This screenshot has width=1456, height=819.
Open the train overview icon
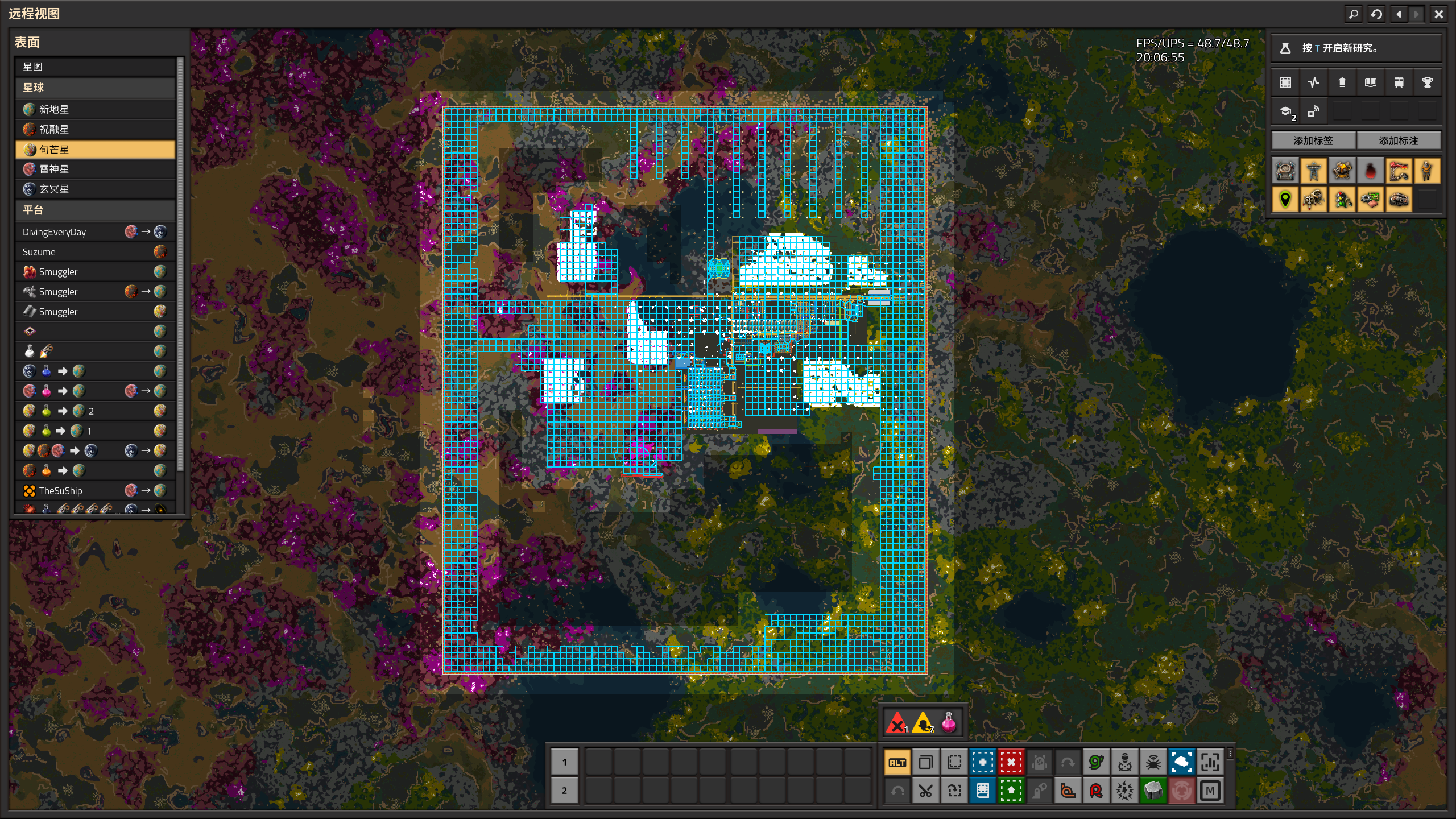(1399, 82)
